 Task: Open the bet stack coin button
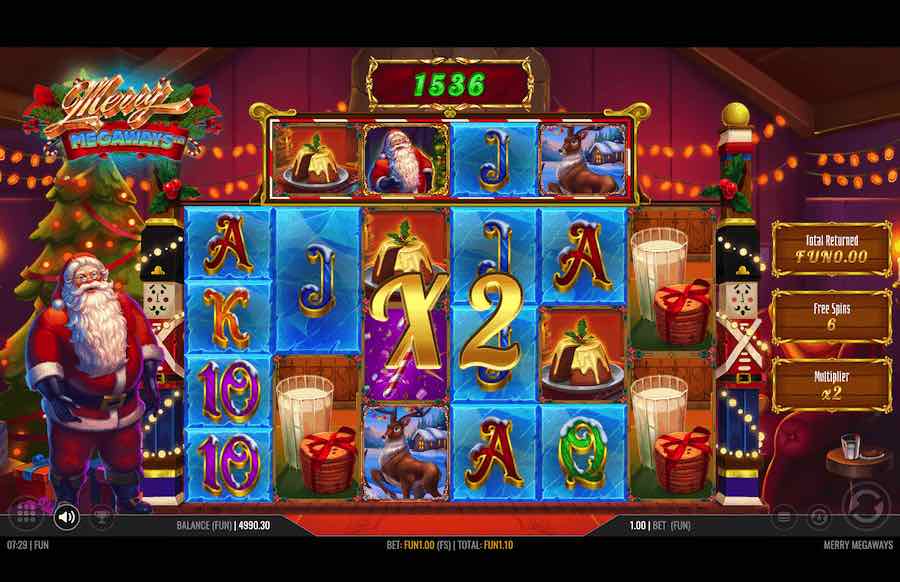coord(785,517)
